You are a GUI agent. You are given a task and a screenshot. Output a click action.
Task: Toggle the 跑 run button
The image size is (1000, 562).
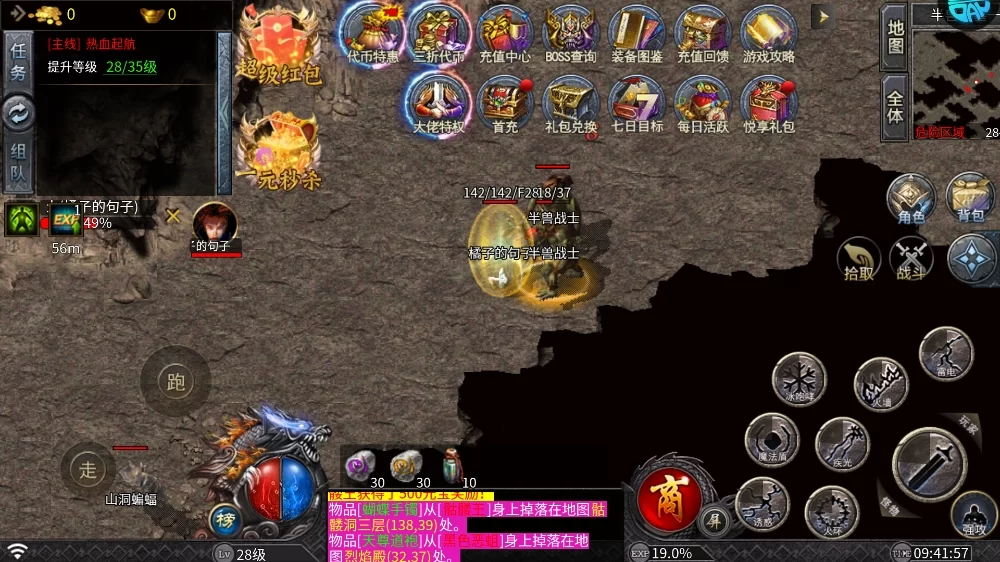pyautogui.click(x=176, y=380)
